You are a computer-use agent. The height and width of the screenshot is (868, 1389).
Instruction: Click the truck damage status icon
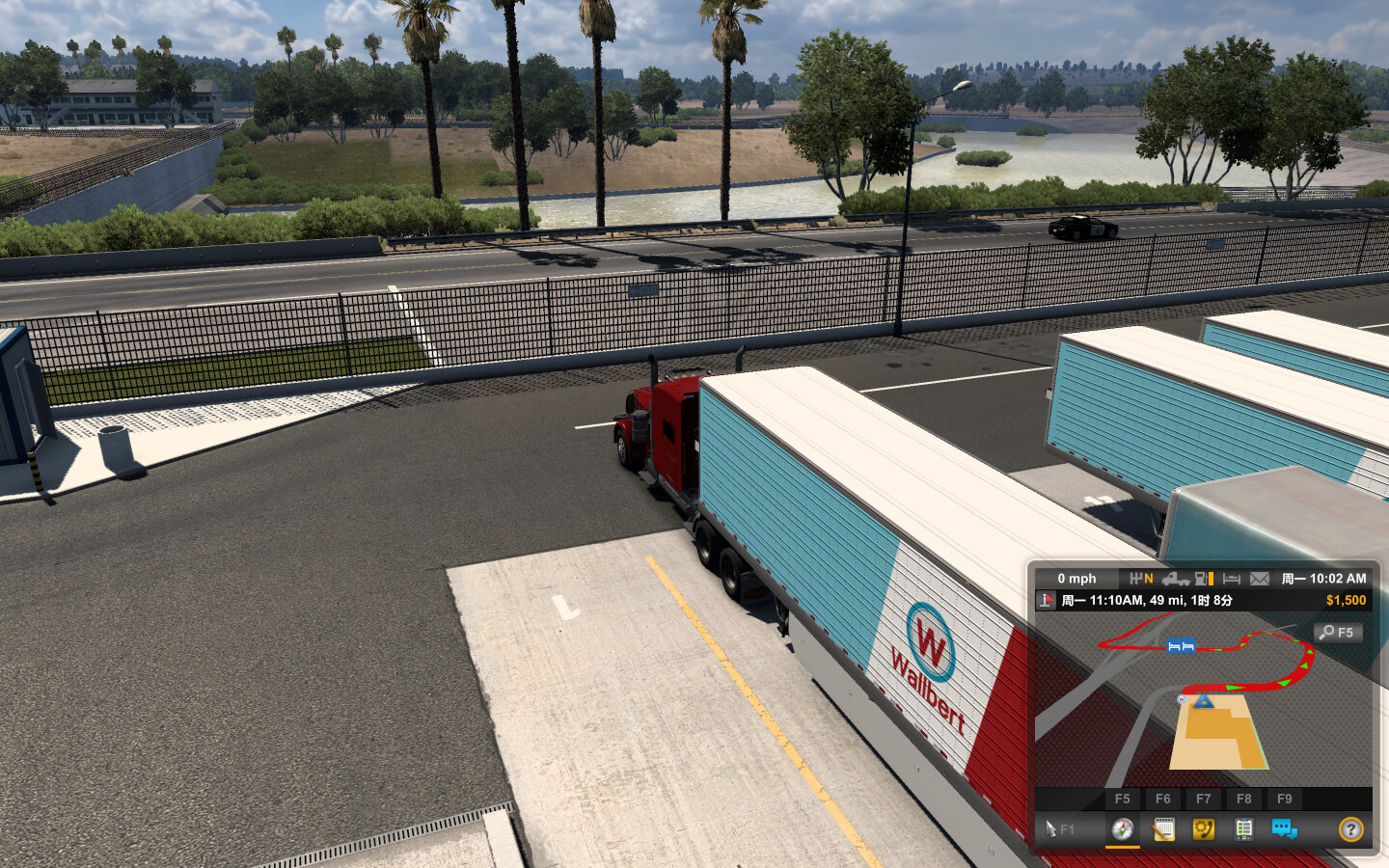click(x=1175, y=579)
